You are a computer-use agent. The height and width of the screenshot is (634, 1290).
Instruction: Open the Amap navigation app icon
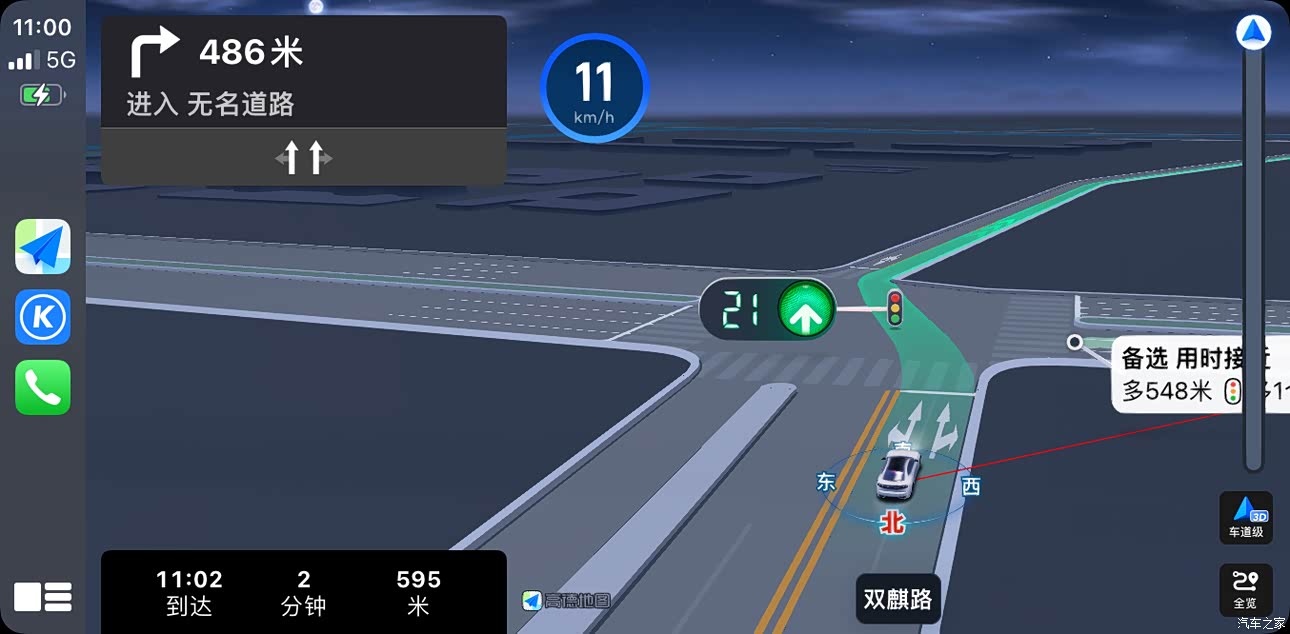pyautogui.click(x=43, y=246)
